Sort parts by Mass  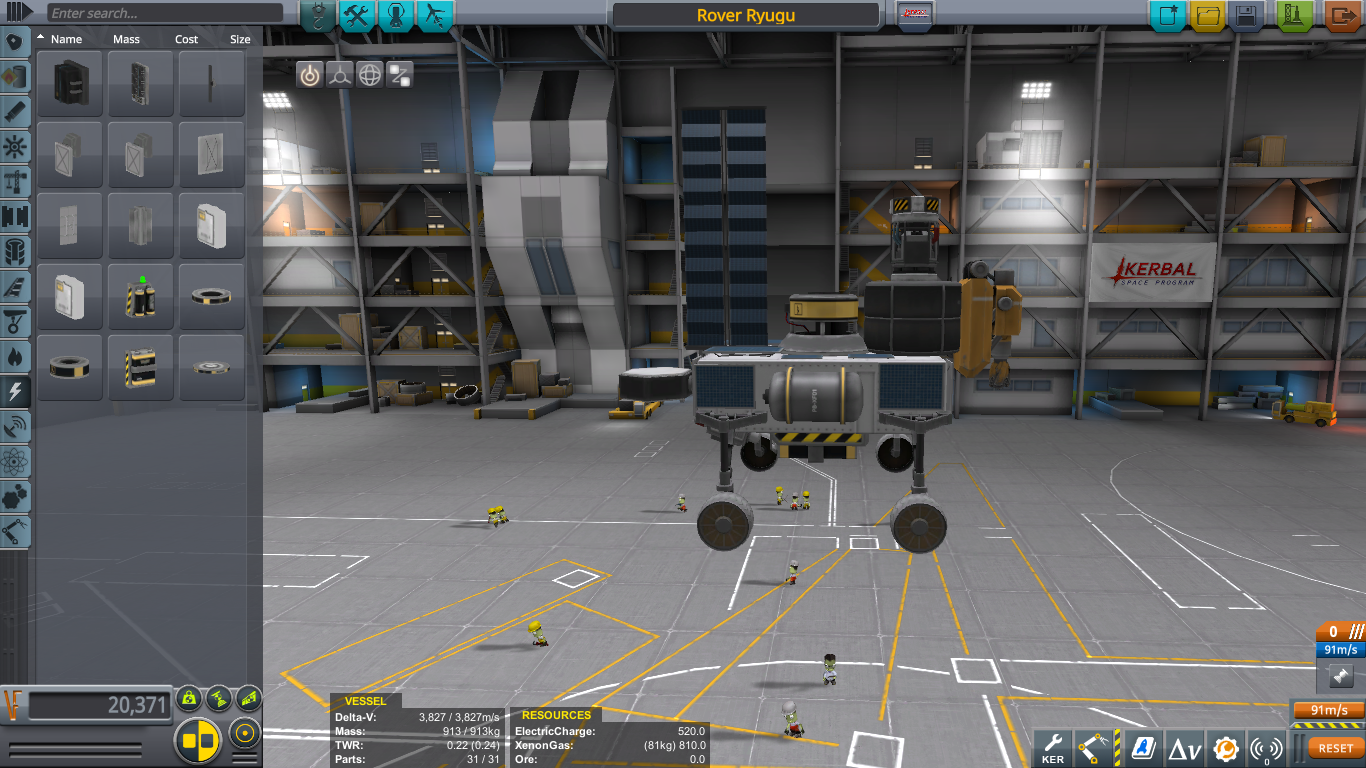(x=126, y=39)
